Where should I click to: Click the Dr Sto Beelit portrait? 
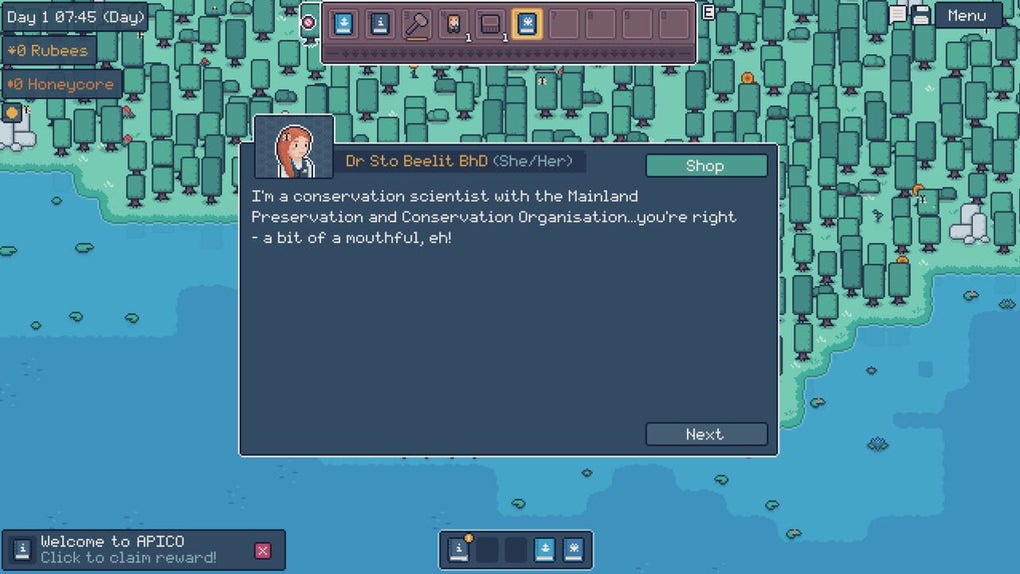click(294, 147)
